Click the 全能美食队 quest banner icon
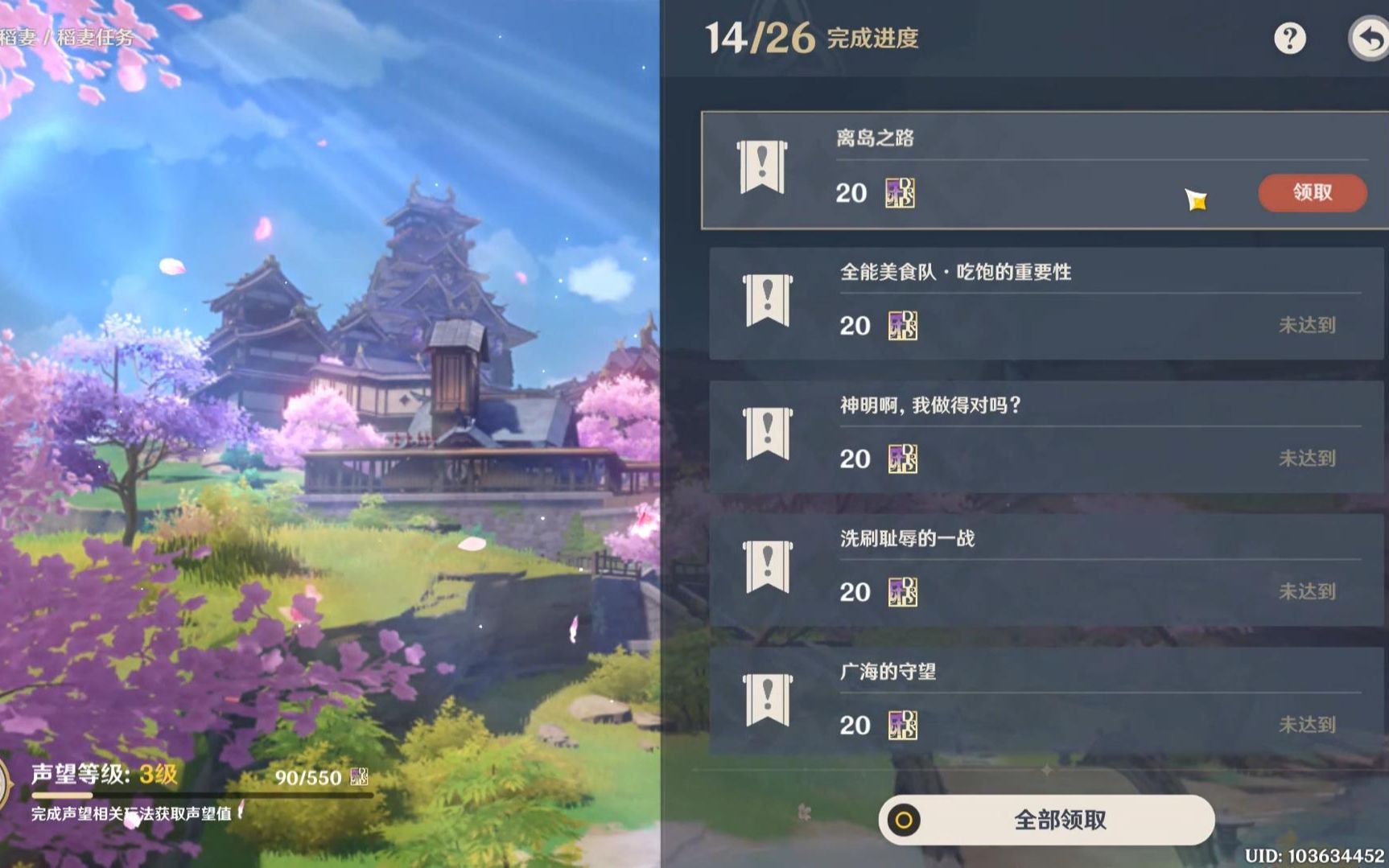Image resolution: width=1389 pixels, height=868 pixels. click(x=766, y=298)
